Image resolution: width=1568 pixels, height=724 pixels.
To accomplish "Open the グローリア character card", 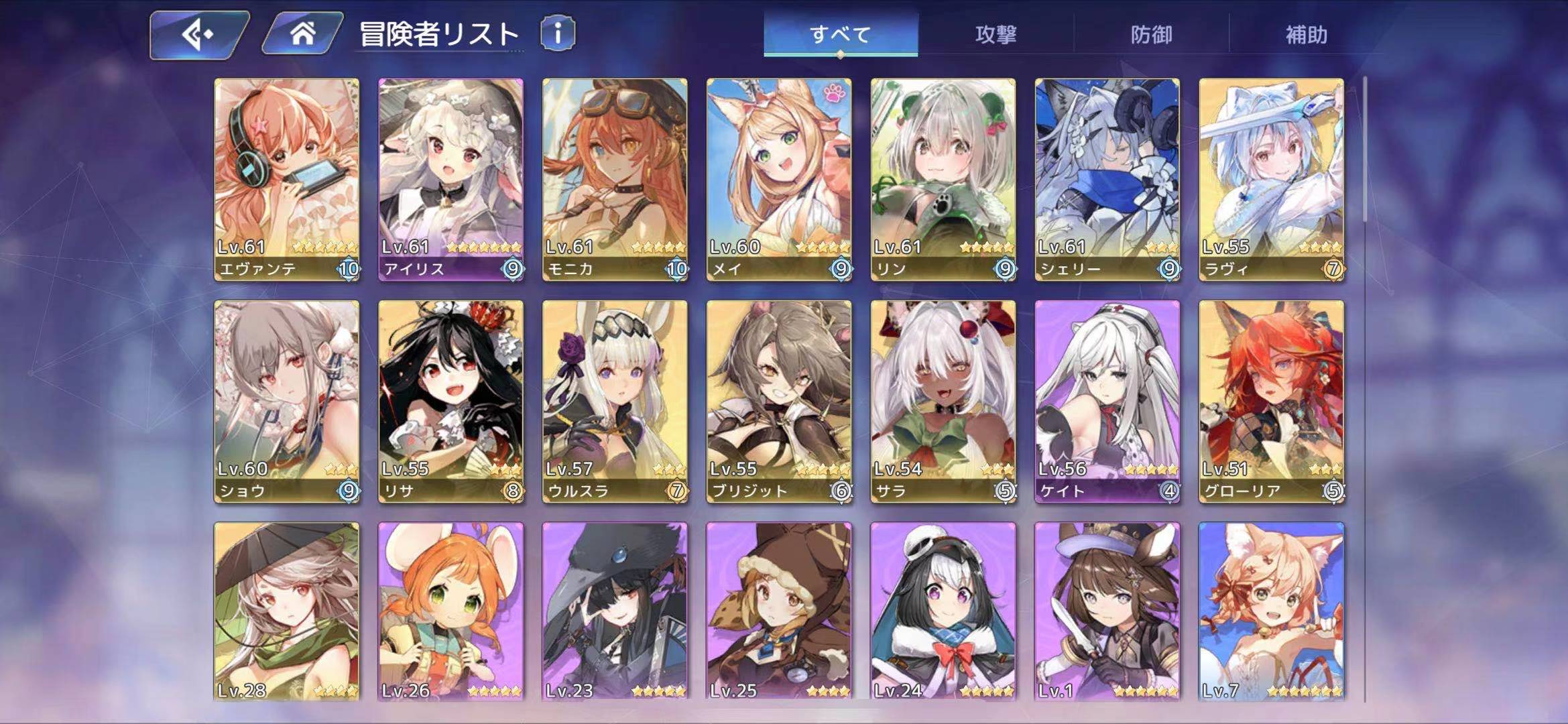I will click(1271, 401).
